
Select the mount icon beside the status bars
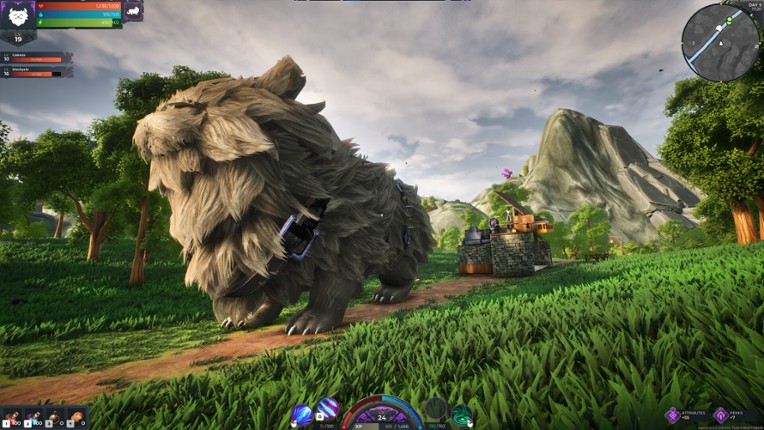133,11
